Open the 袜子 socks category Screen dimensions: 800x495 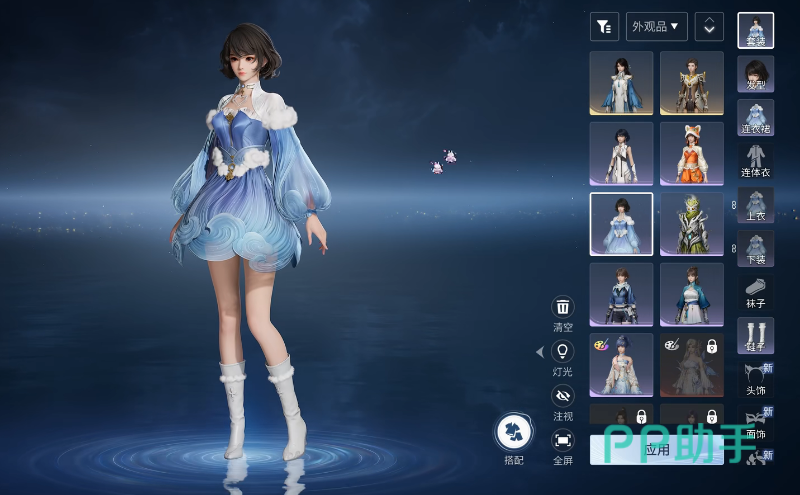pyautogui.click(x=755, y=291)
